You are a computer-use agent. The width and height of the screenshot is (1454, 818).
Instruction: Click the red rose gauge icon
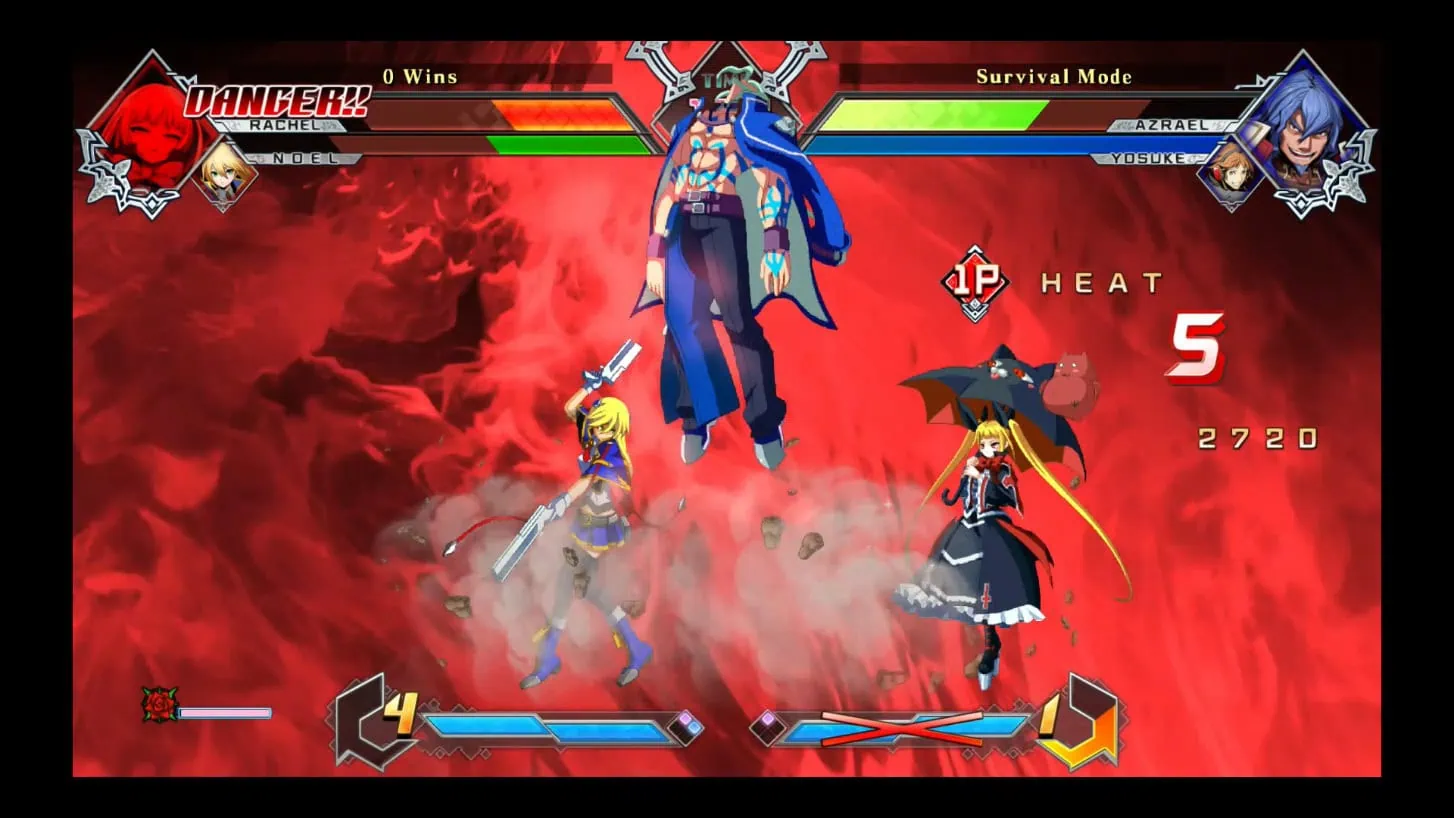point(159,704)
